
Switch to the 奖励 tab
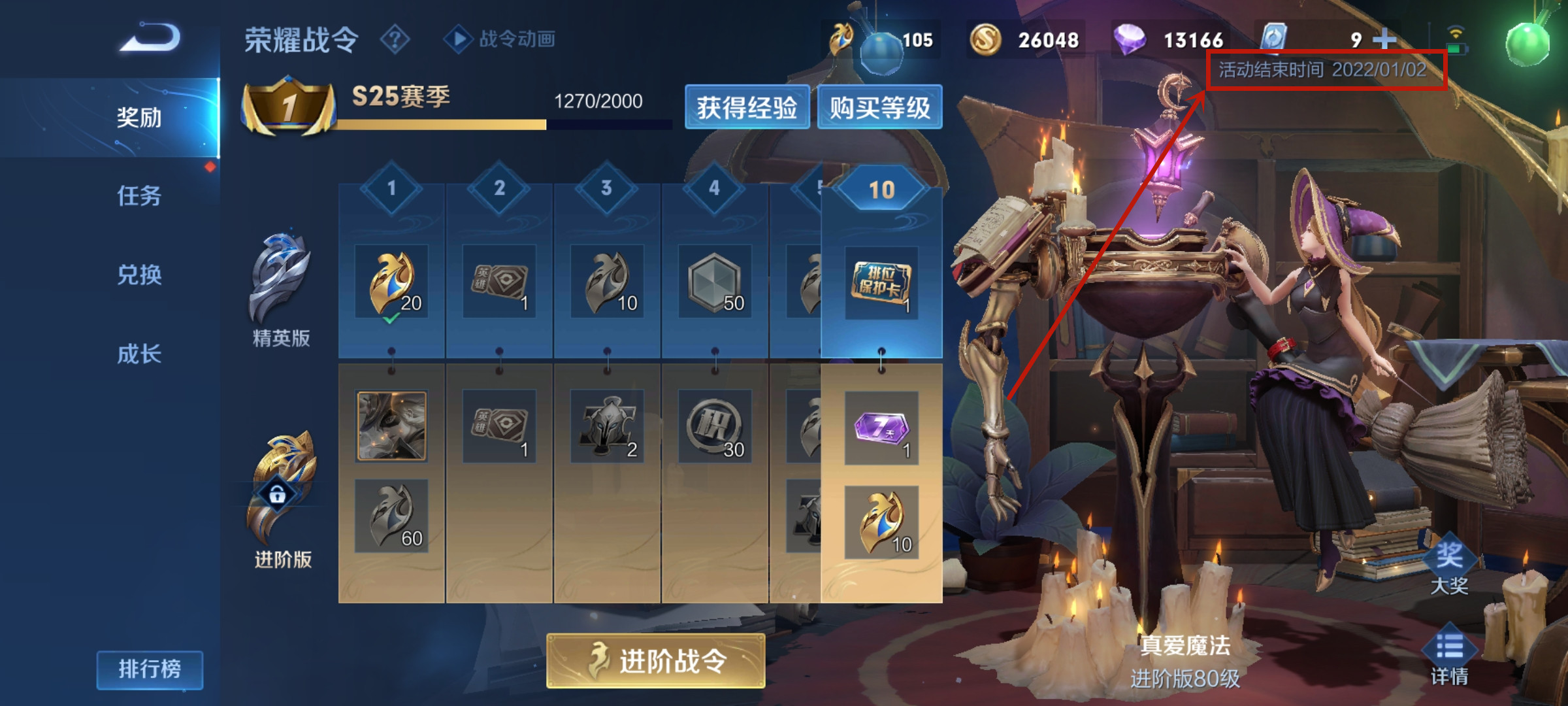pos(139,118)
